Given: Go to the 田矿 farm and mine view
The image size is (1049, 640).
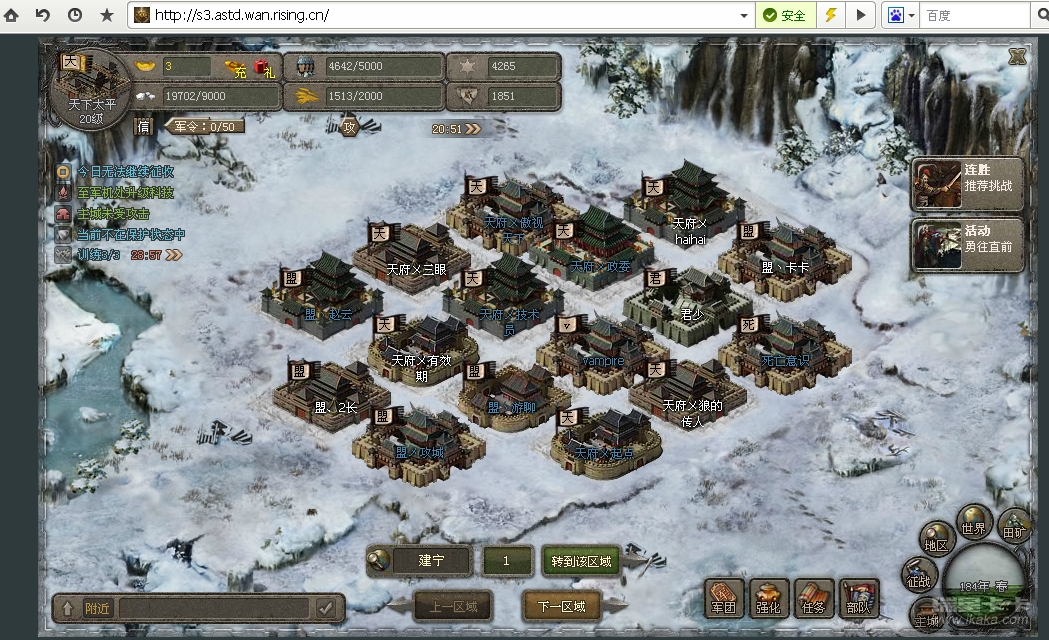Looking at the screenshot, I should pos(1015,527).
